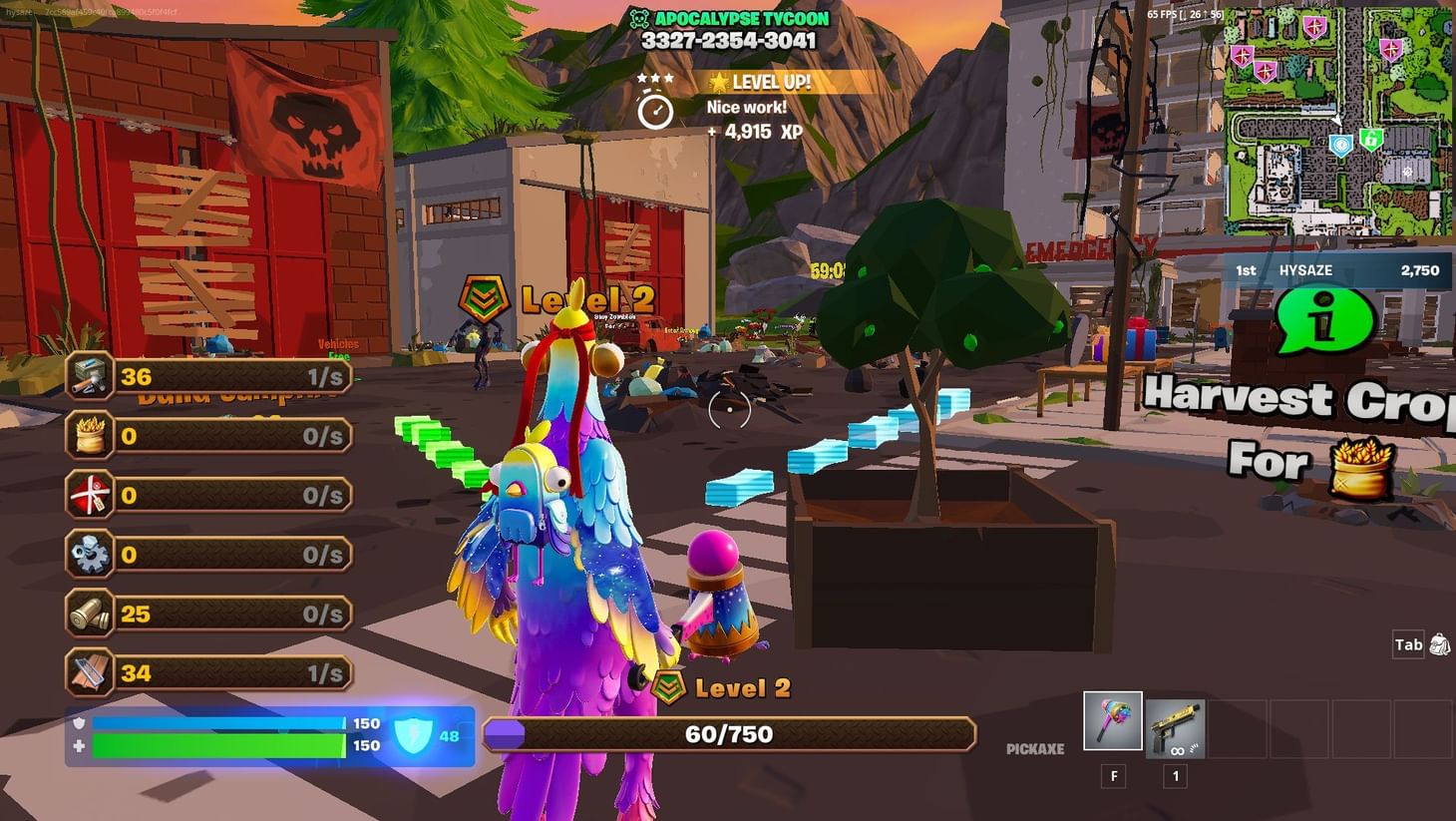
Task: Click the green info speech bubble icon
Action: [1324, 322]
